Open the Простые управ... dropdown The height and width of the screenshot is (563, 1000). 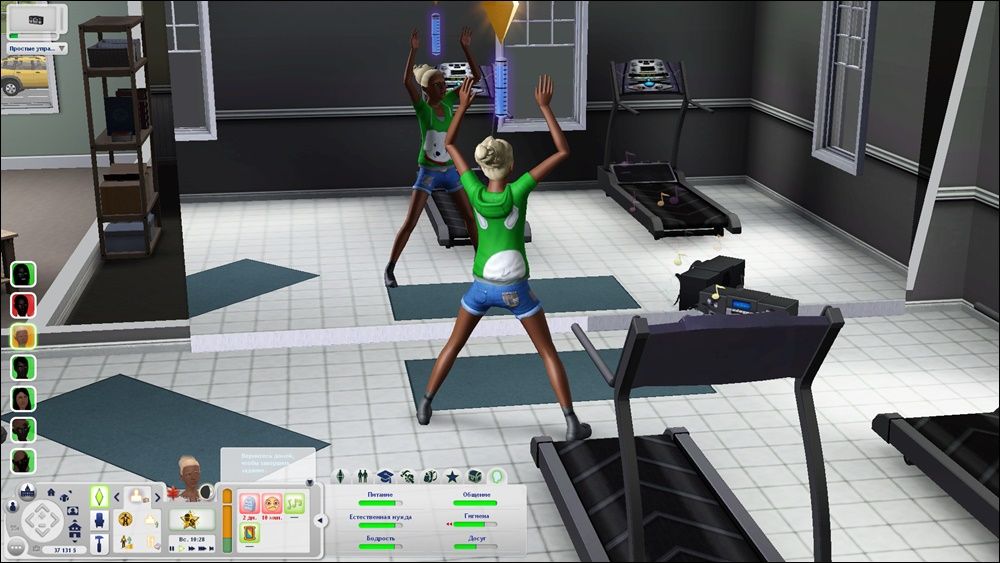click(x=37, y=47)
